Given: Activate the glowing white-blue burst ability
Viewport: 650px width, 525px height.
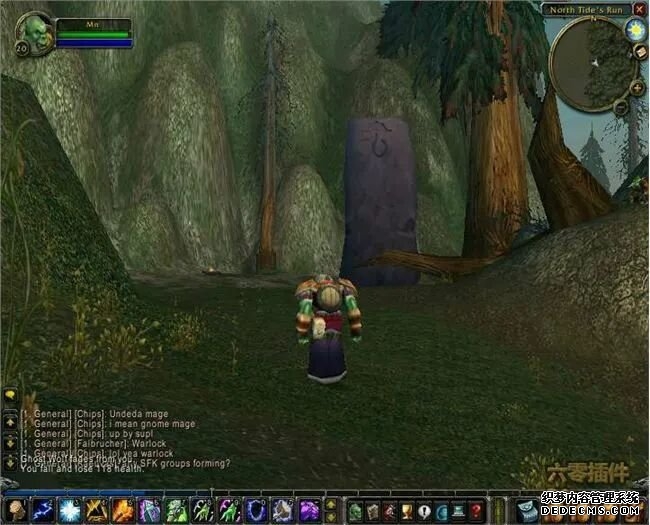Looking at the screenshot, I should click(x=69, y=511).
